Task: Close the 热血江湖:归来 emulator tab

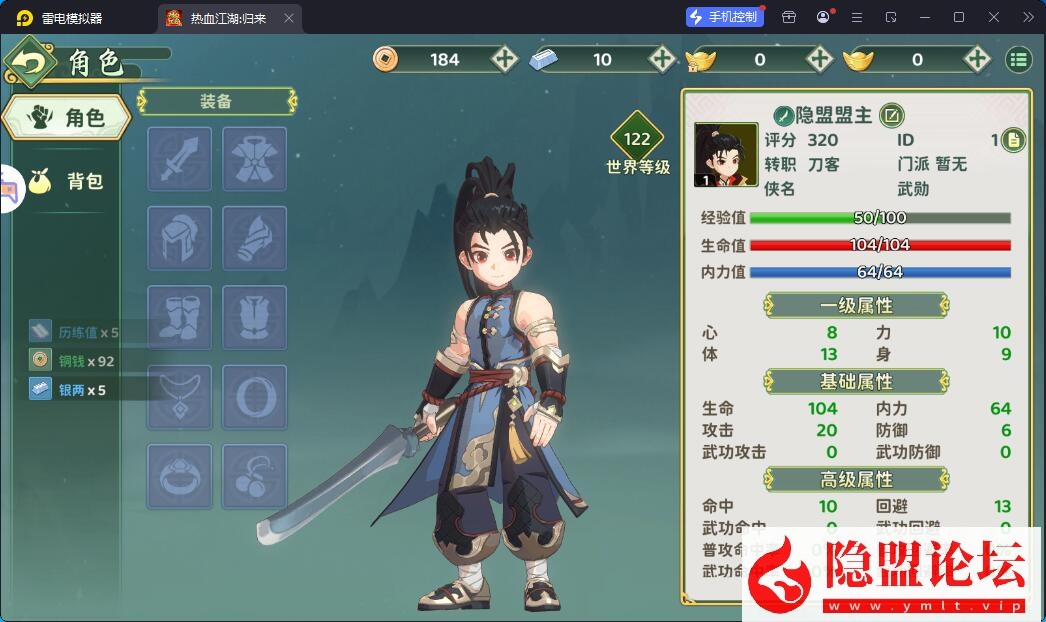Action: 289,18
